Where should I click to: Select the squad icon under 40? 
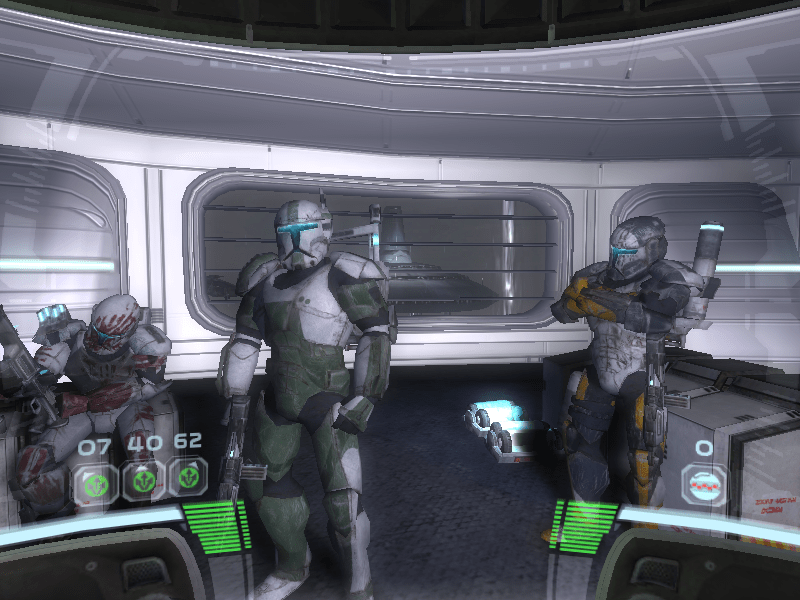tap(140, 480)
